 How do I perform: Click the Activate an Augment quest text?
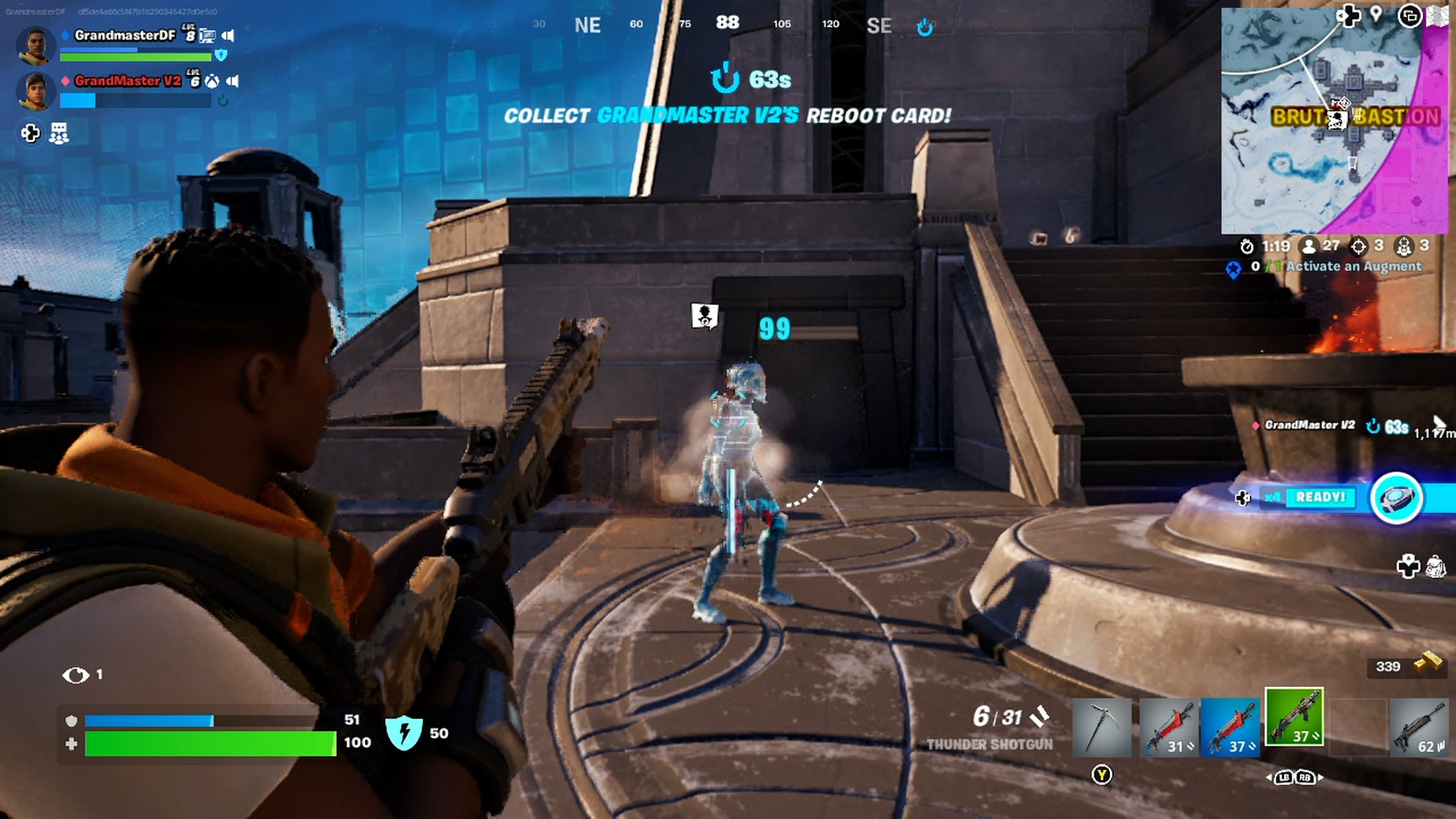click(x=1355, y=266)
